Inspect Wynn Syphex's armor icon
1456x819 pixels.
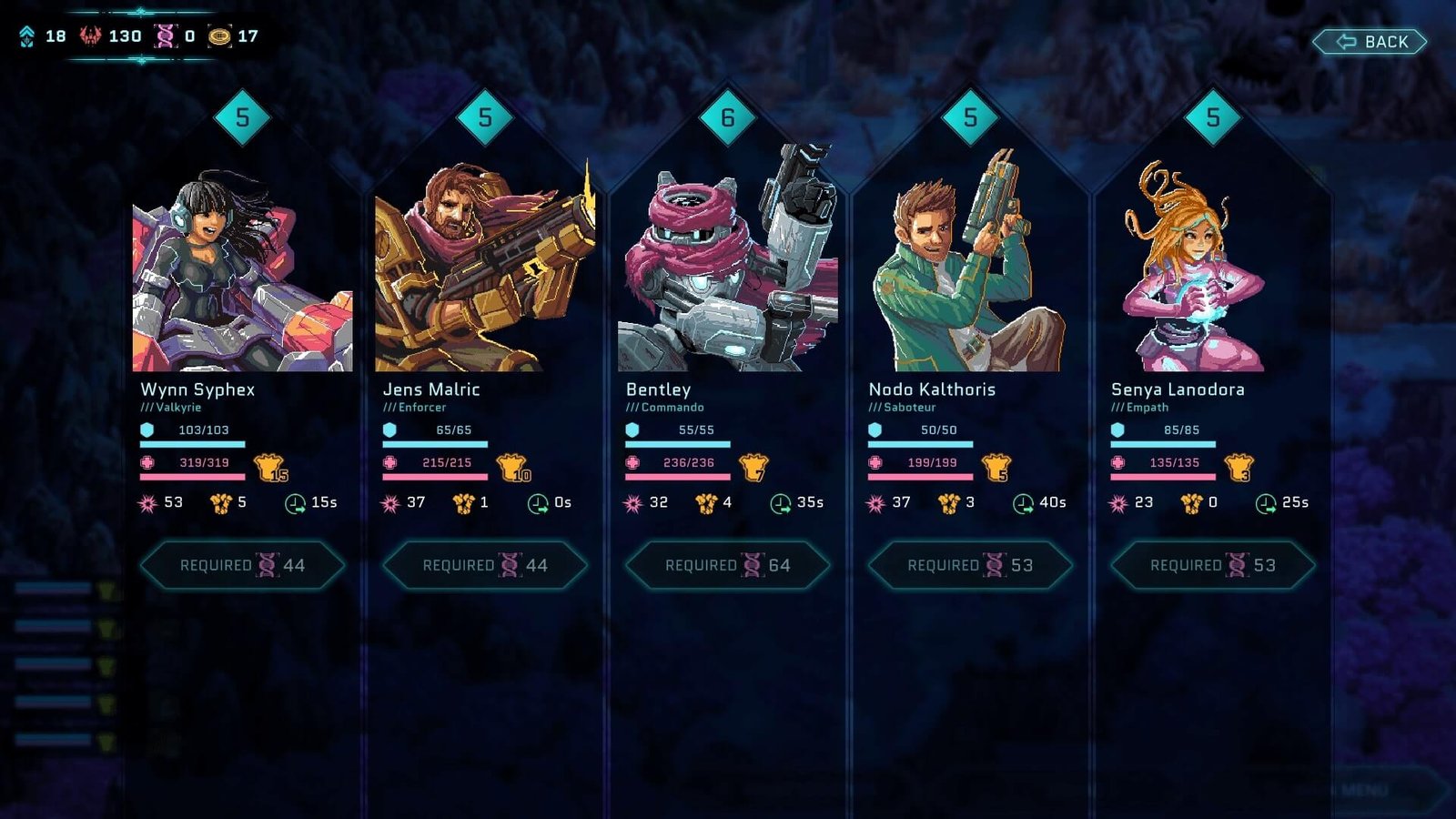pos(270,468)
